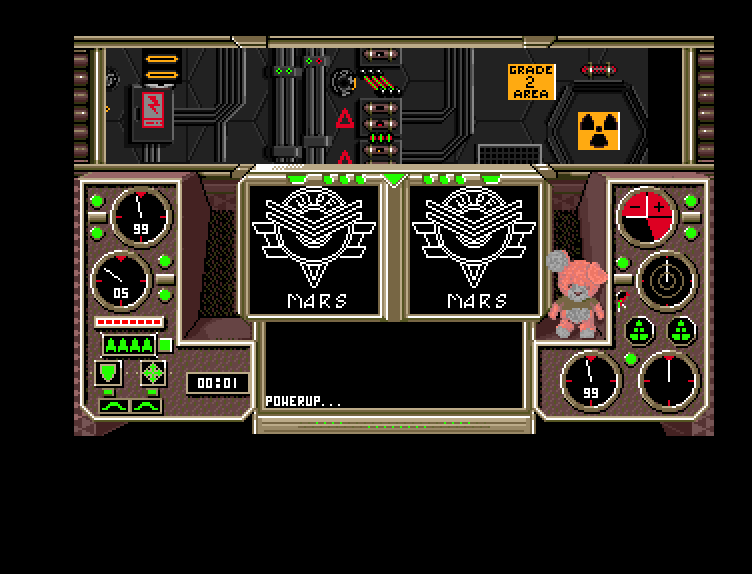
Task: Click the red plus/minus dial
Action: 648,214
